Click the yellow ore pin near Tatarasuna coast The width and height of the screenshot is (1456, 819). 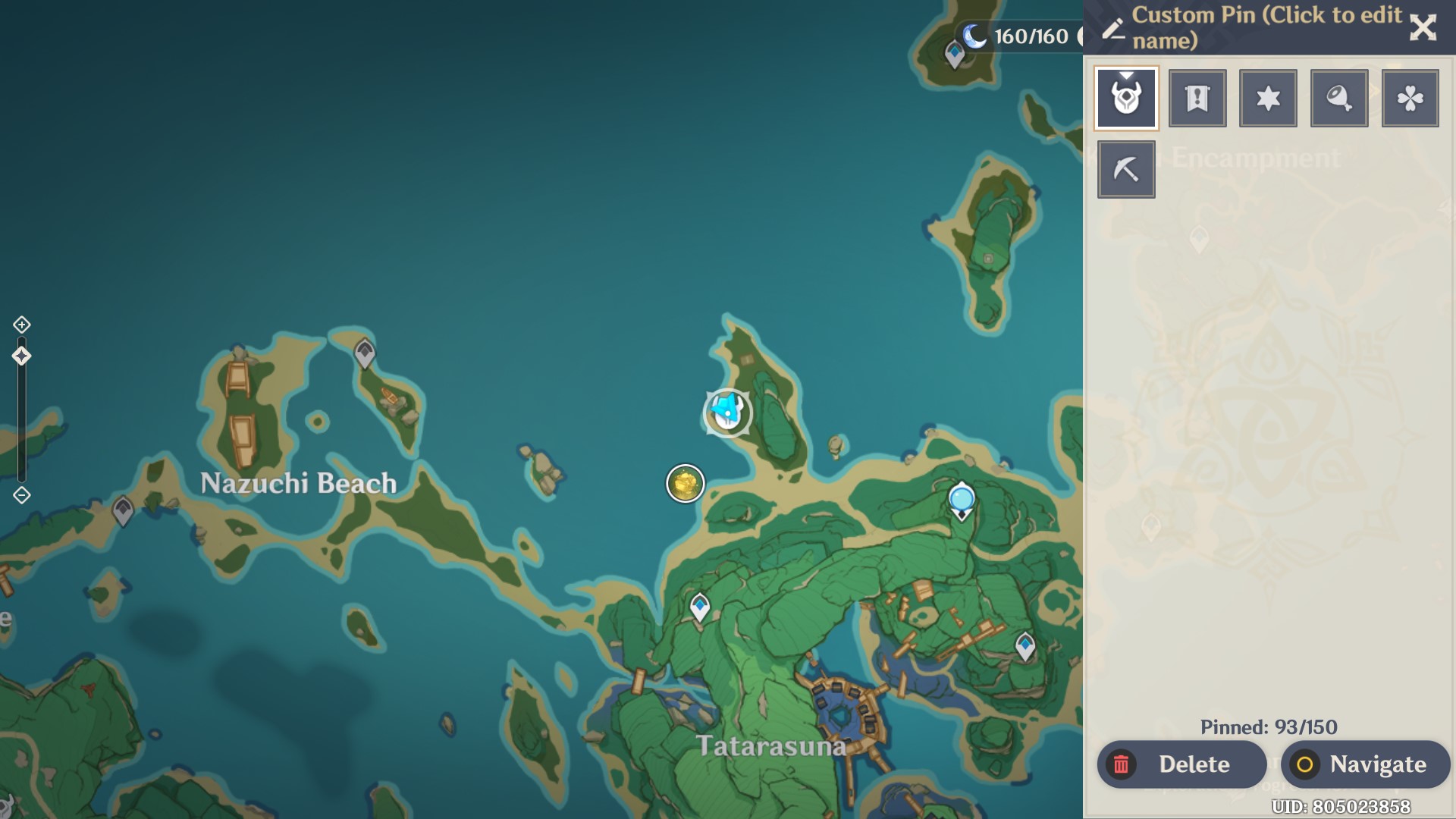point(684,483)
